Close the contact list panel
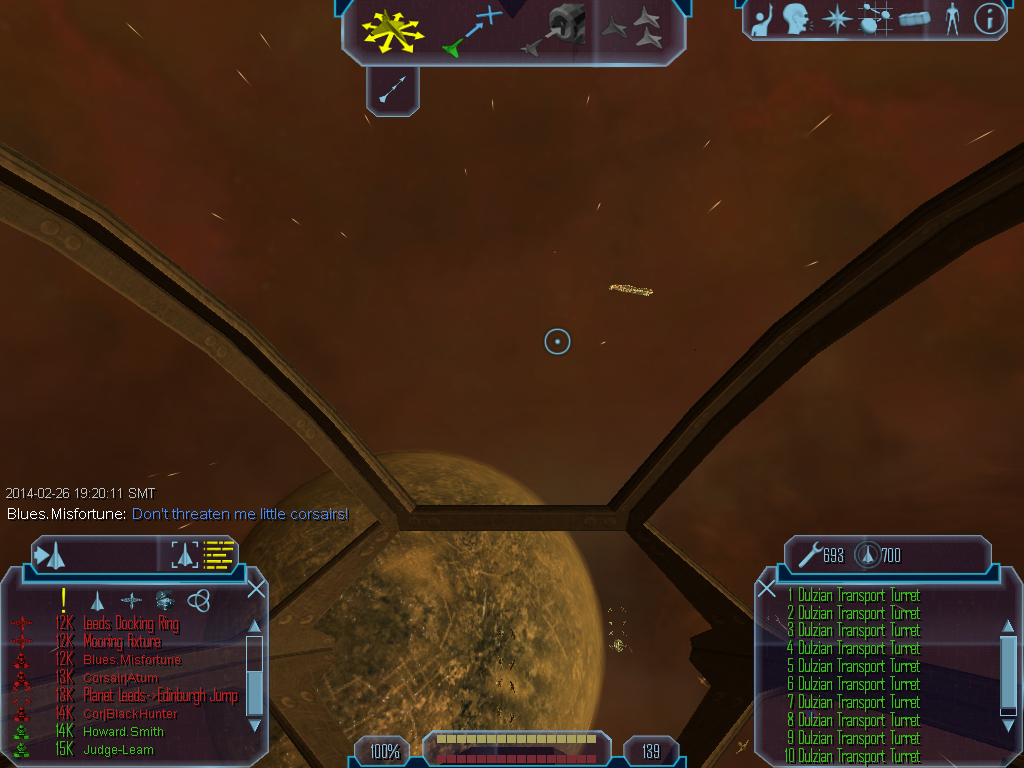The image size is (1024, 768). (256, 588)
